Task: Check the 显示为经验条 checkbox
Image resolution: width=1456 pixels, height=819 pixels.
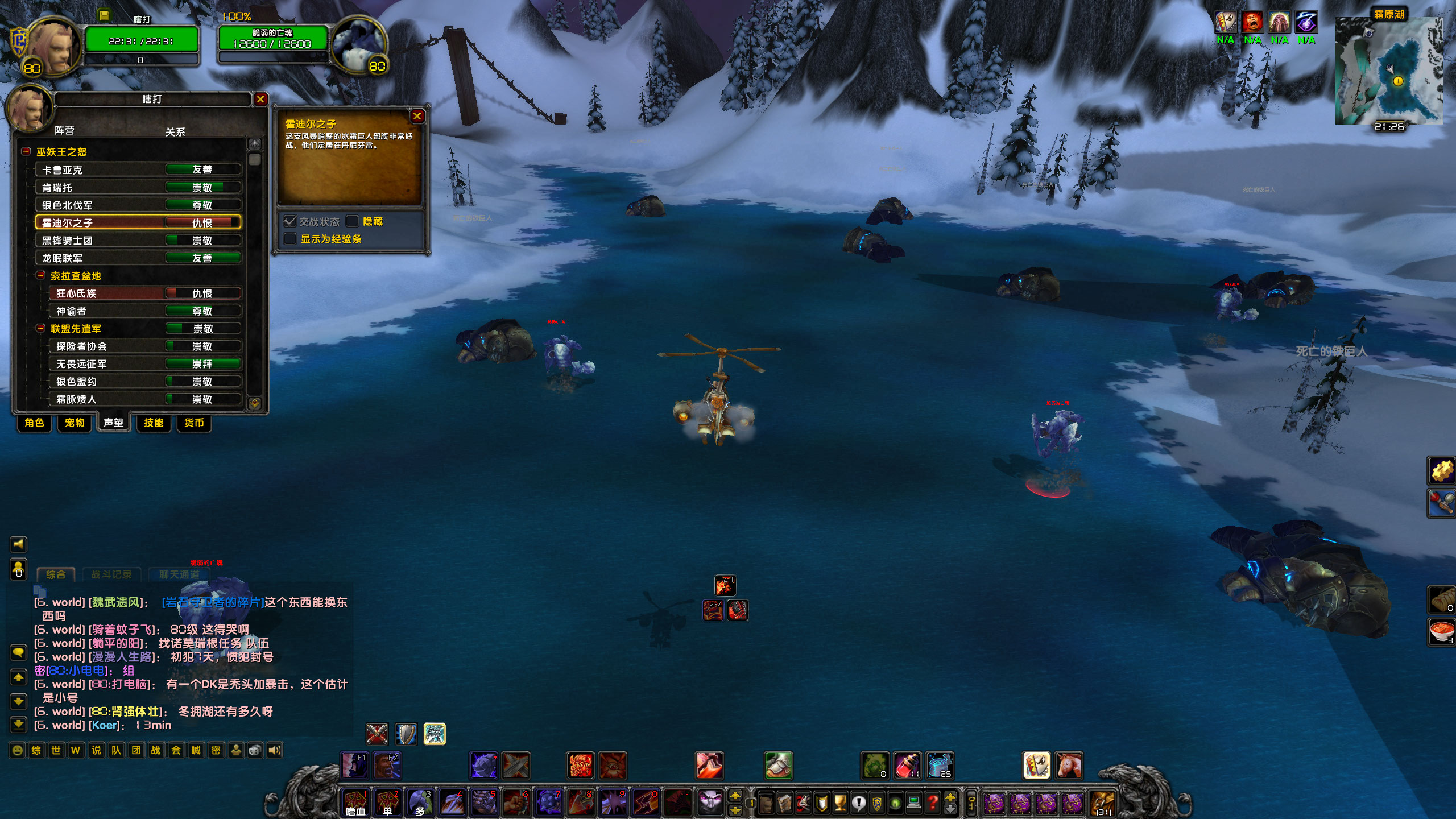Action: pos(289,239)
